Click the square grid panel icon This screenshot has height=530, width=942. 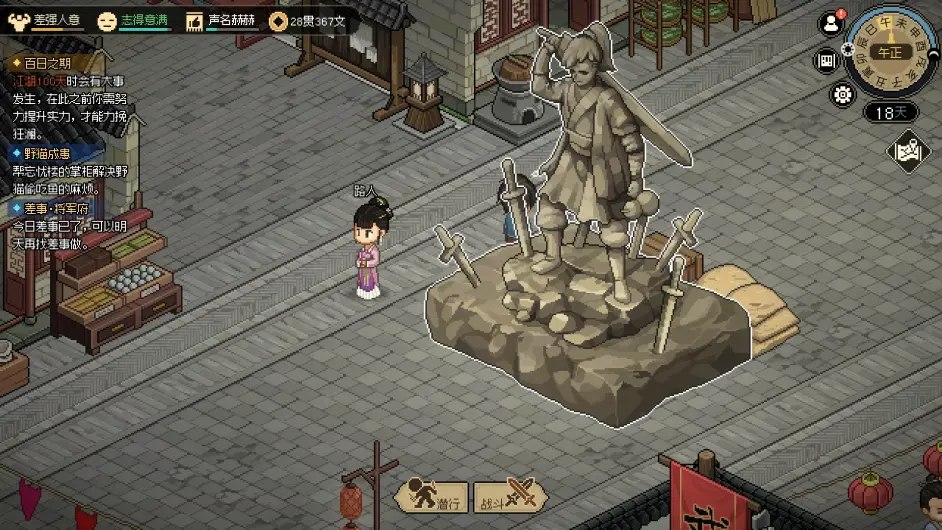827,60
